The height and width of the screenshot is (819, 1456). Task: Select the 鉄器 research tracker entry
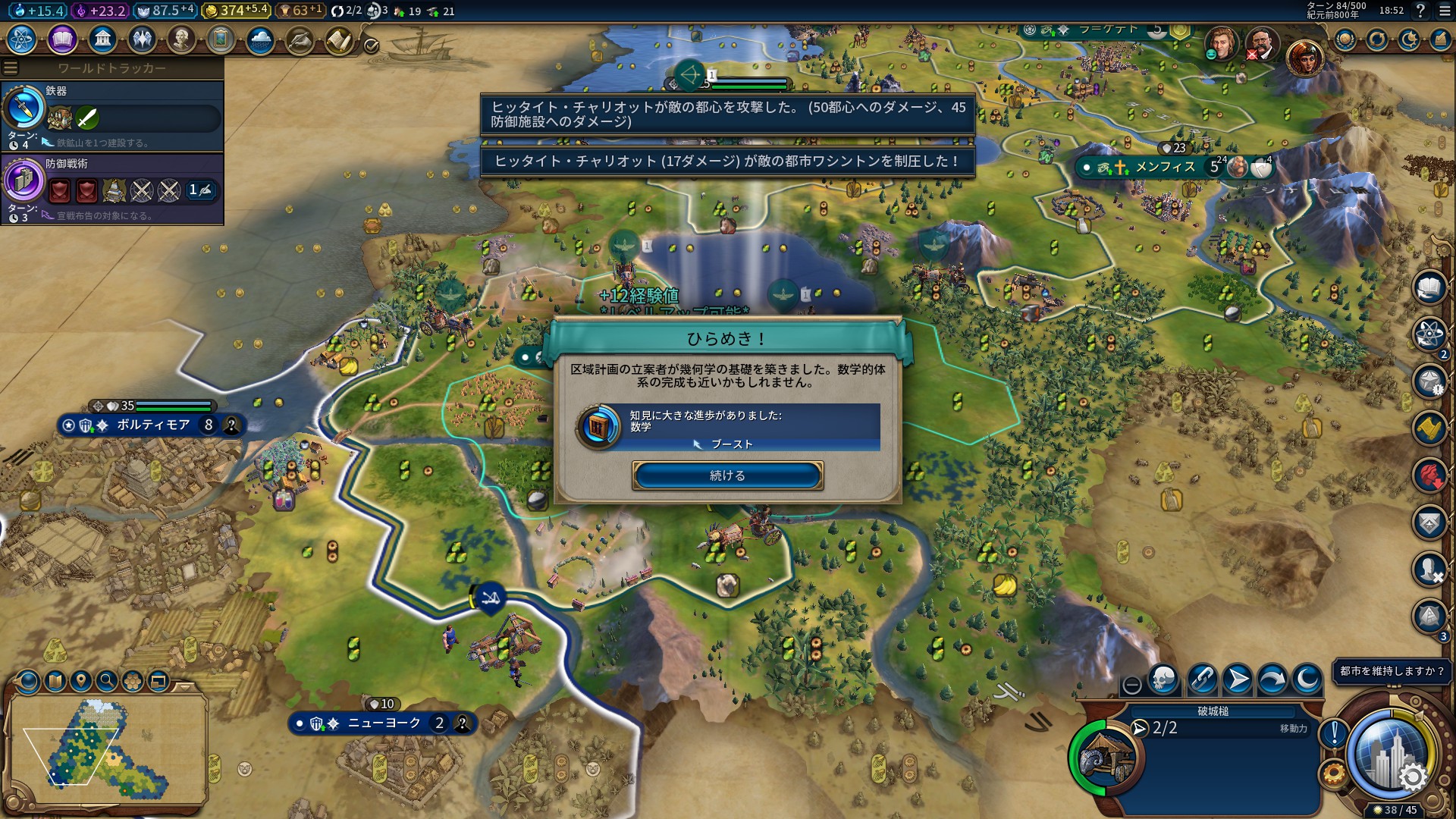coord(112,115)
